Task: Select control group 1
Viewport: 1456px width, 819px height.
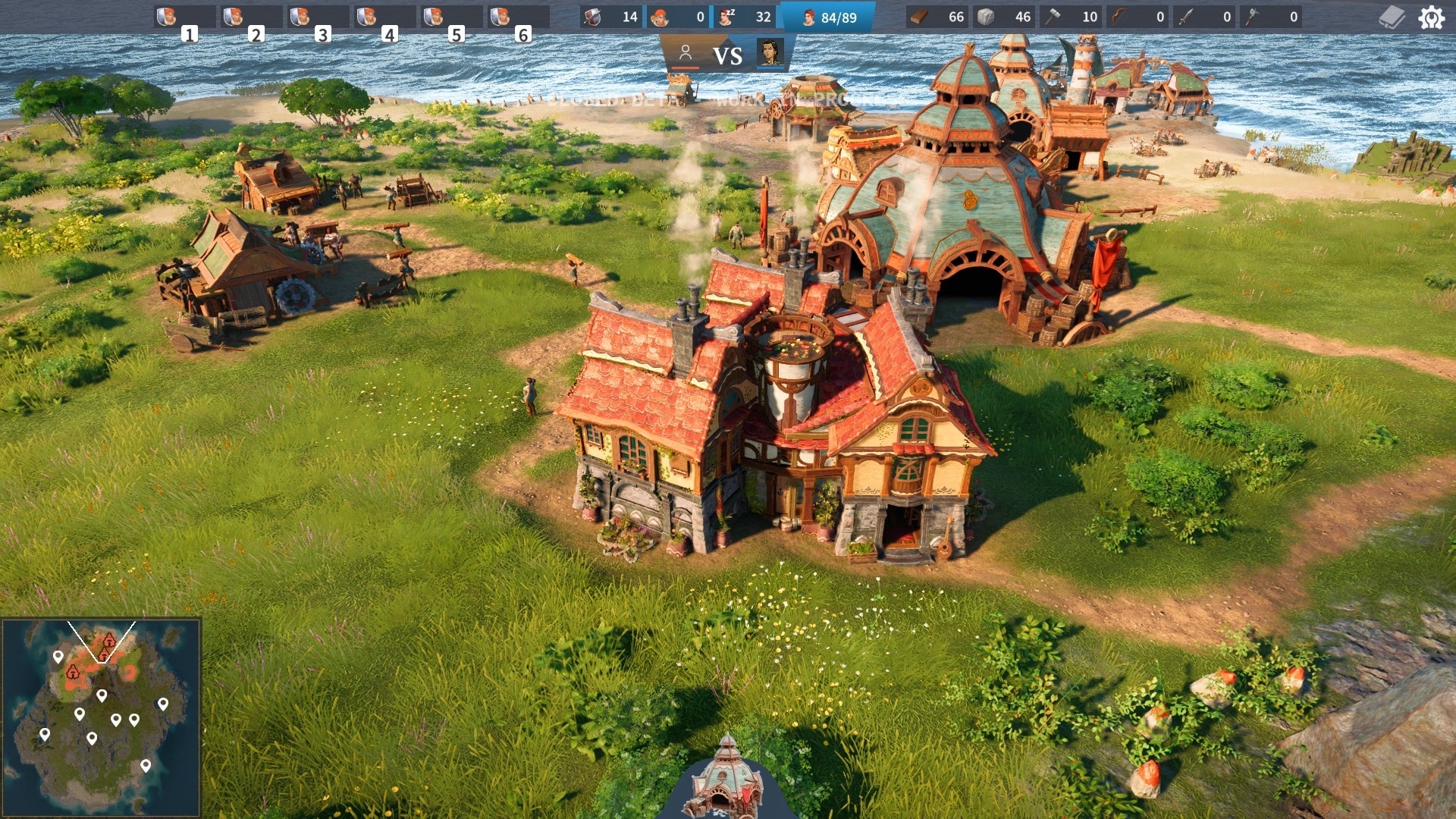Action: (184, 17)
